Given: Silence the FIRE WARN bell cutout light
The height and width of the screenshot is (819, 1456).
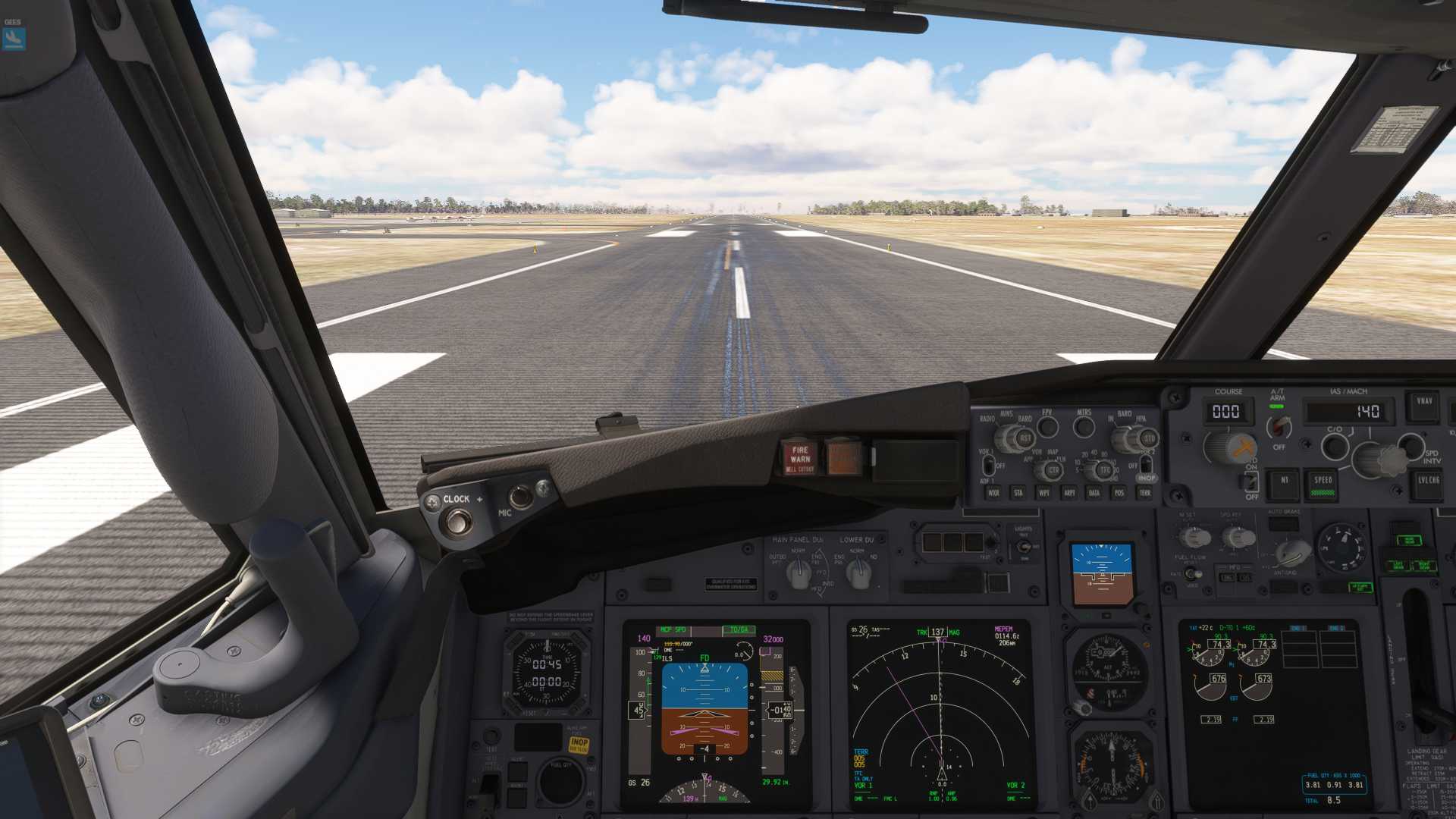Looking at the screenshot, I should [799, 458].
